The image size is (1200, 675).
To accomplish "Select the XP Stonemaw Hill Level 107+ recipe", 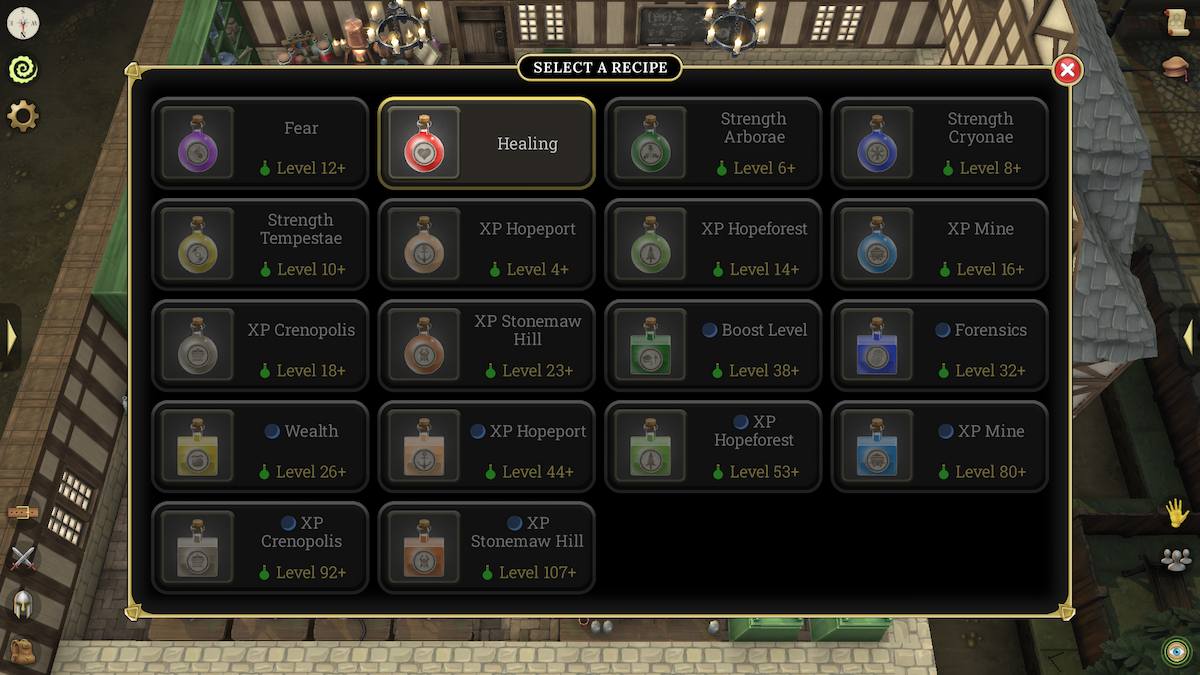I will (486, 548).
